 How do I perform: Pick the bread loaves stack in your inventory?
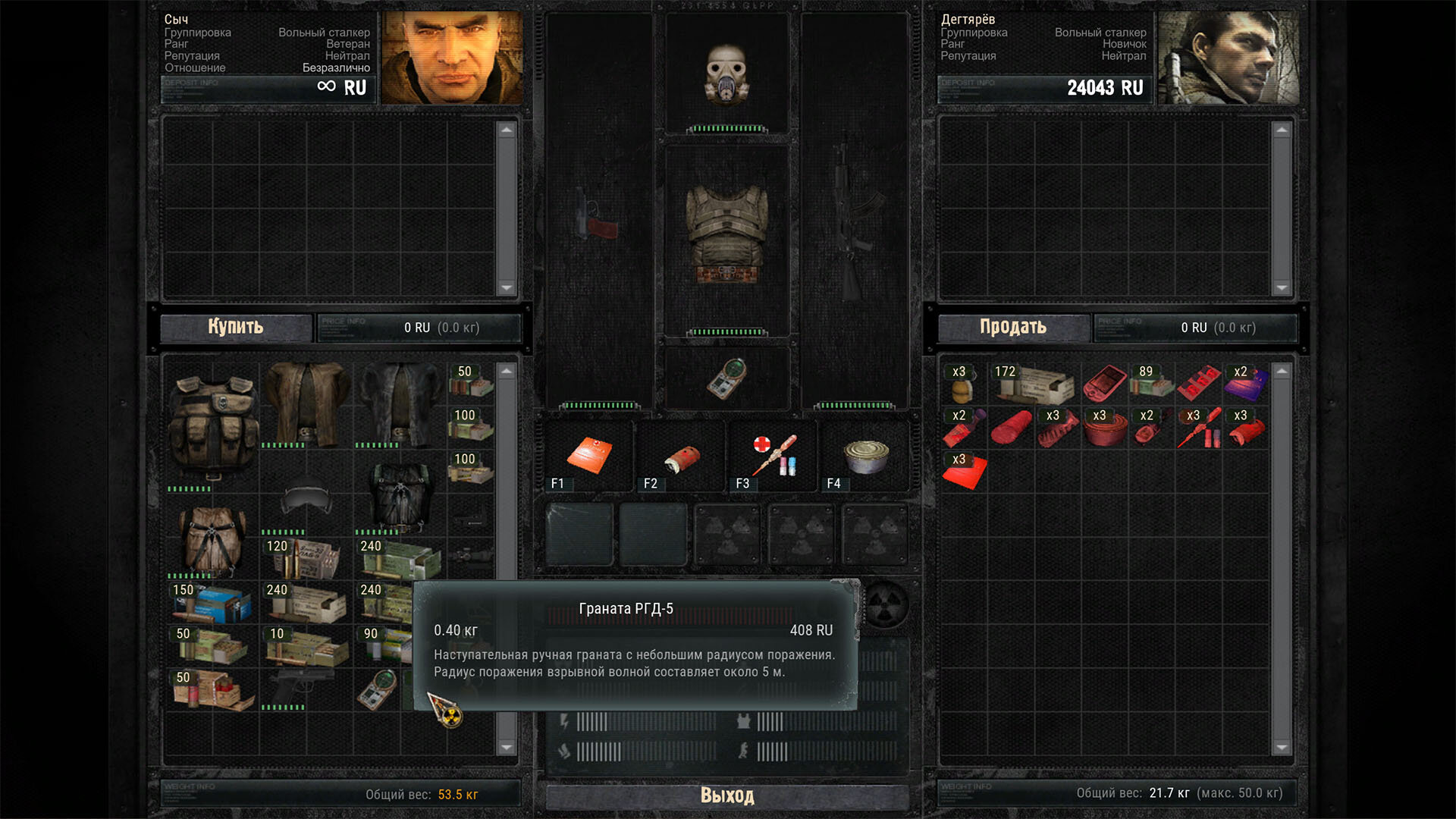(962, 384)
